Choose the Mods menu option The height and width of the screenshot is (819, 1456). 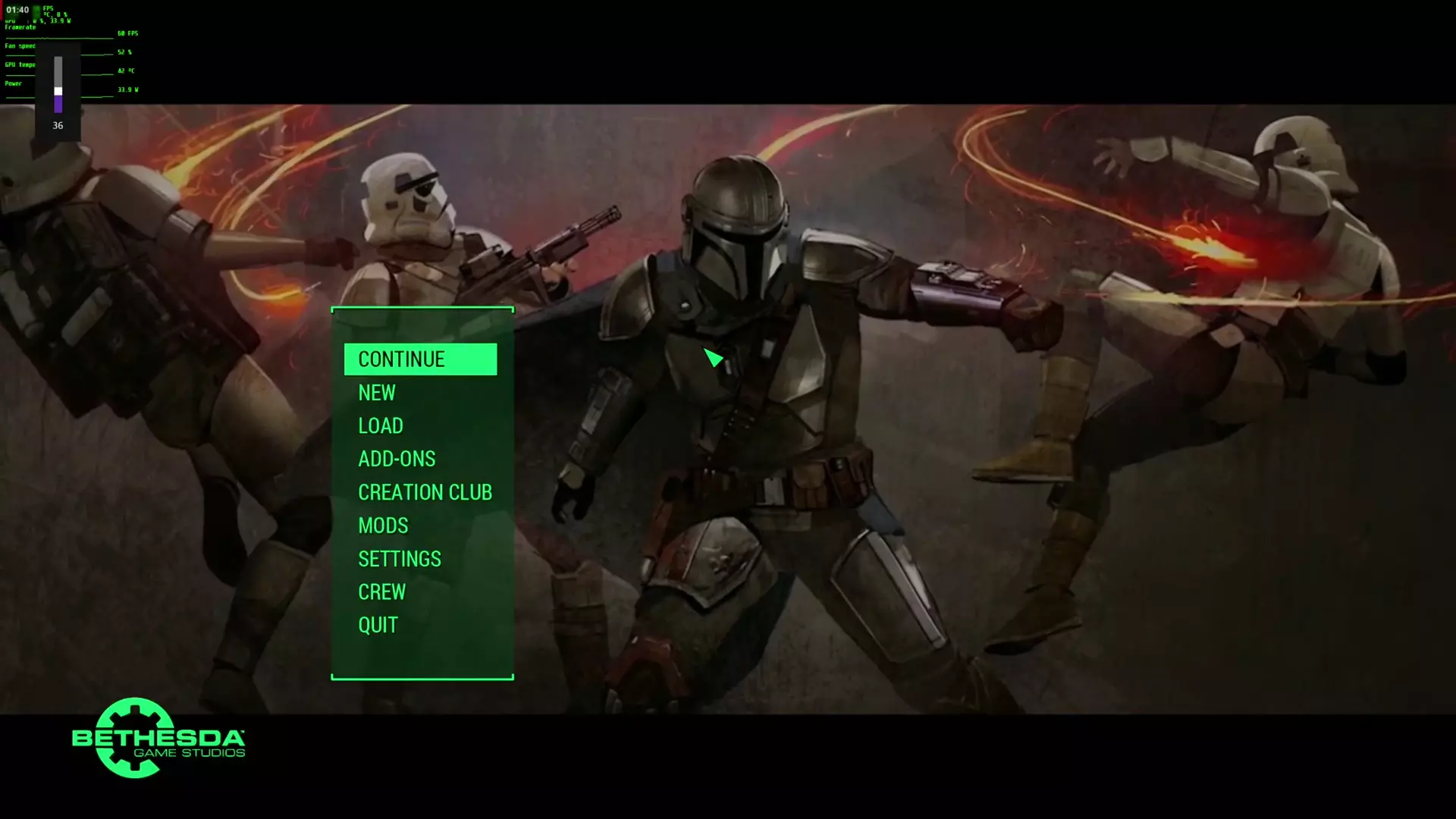pos(383,526)
